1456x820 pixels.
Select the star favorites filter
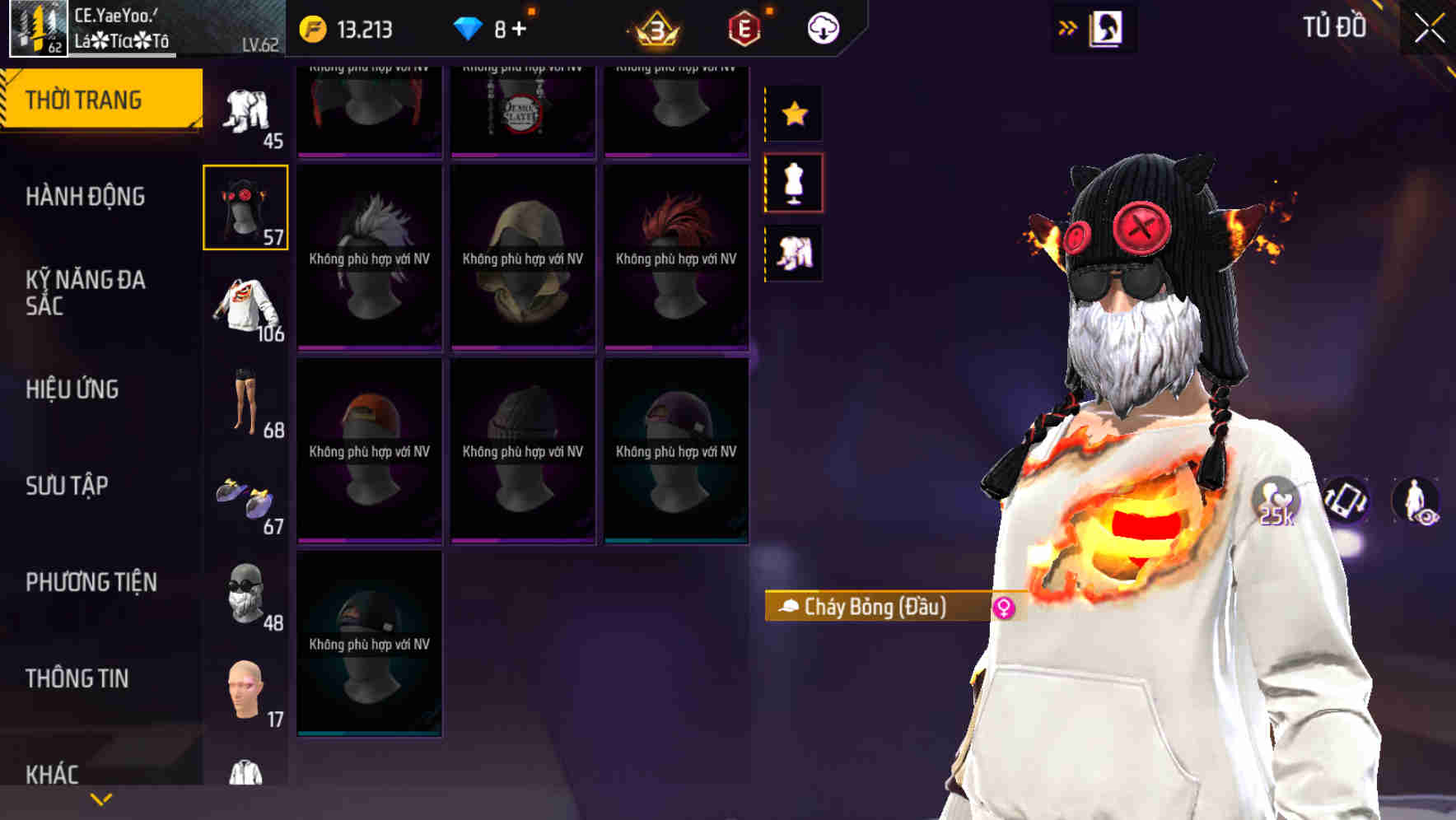coord(795,114)
